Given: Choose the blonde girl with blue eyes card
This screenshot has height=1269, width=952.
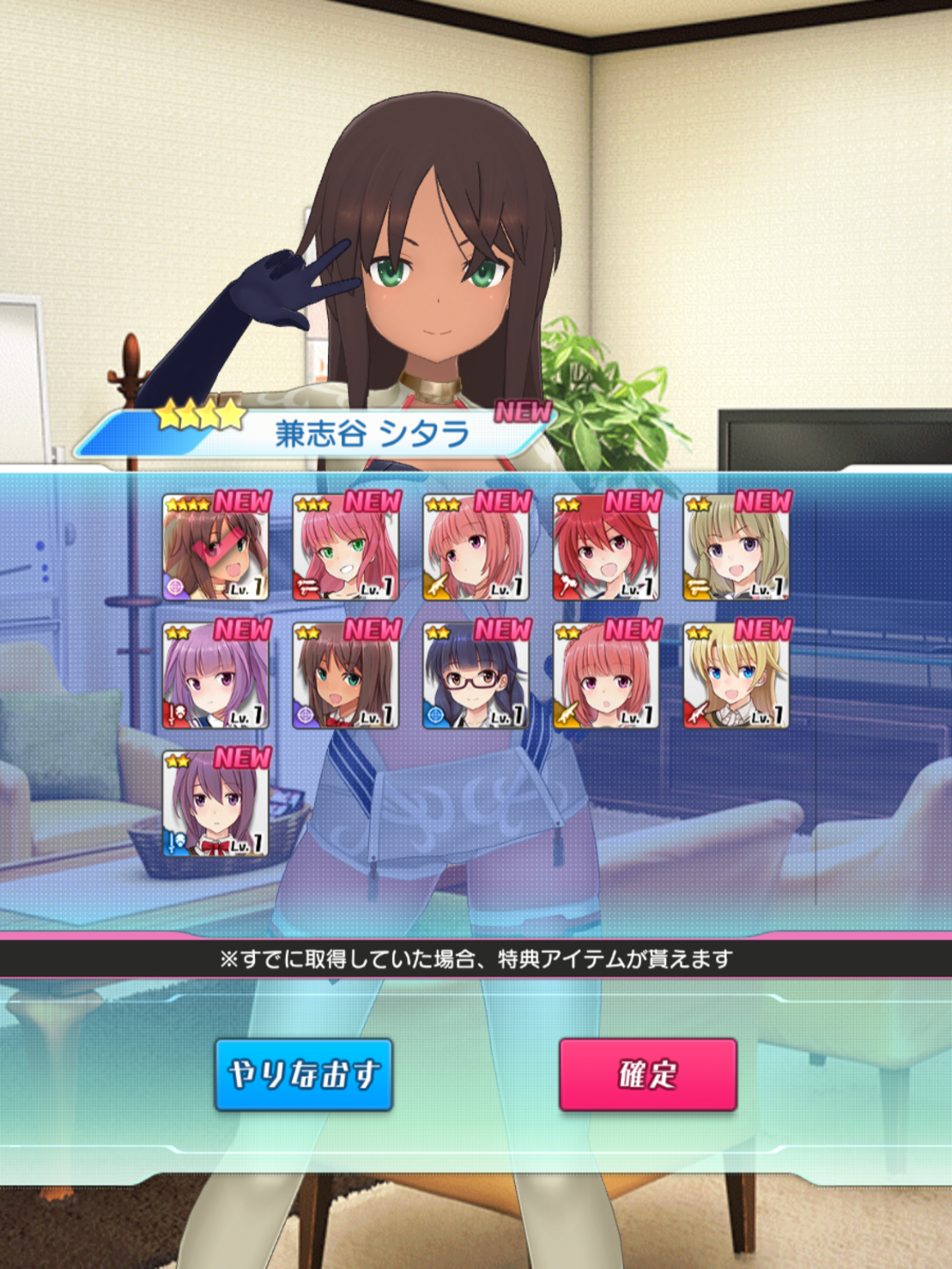Looking at the screenshot, I should tap(737, 677).
